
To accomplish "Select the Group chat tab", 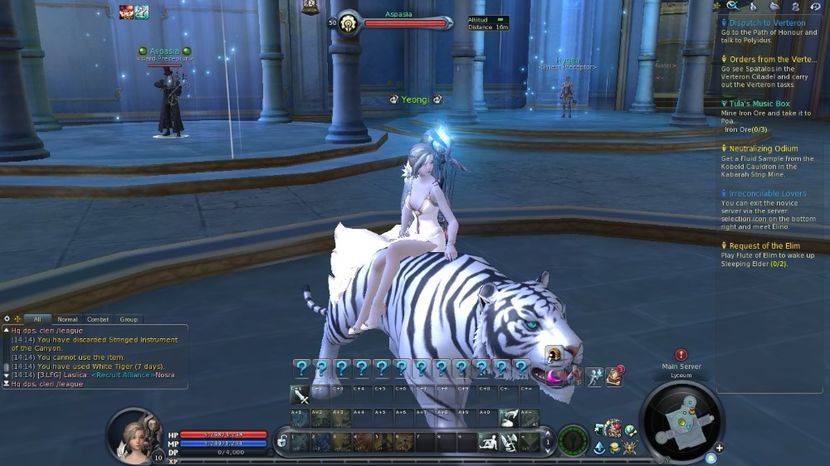I will pos(129,319).
